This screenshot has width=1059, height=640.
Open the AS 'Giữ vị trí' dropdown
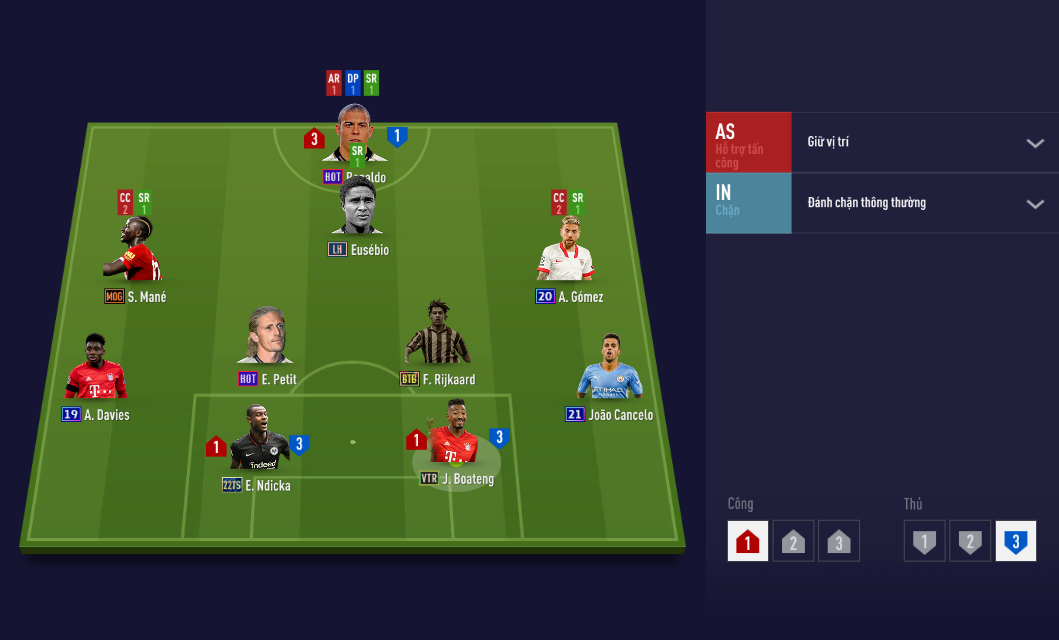[924, 142]
